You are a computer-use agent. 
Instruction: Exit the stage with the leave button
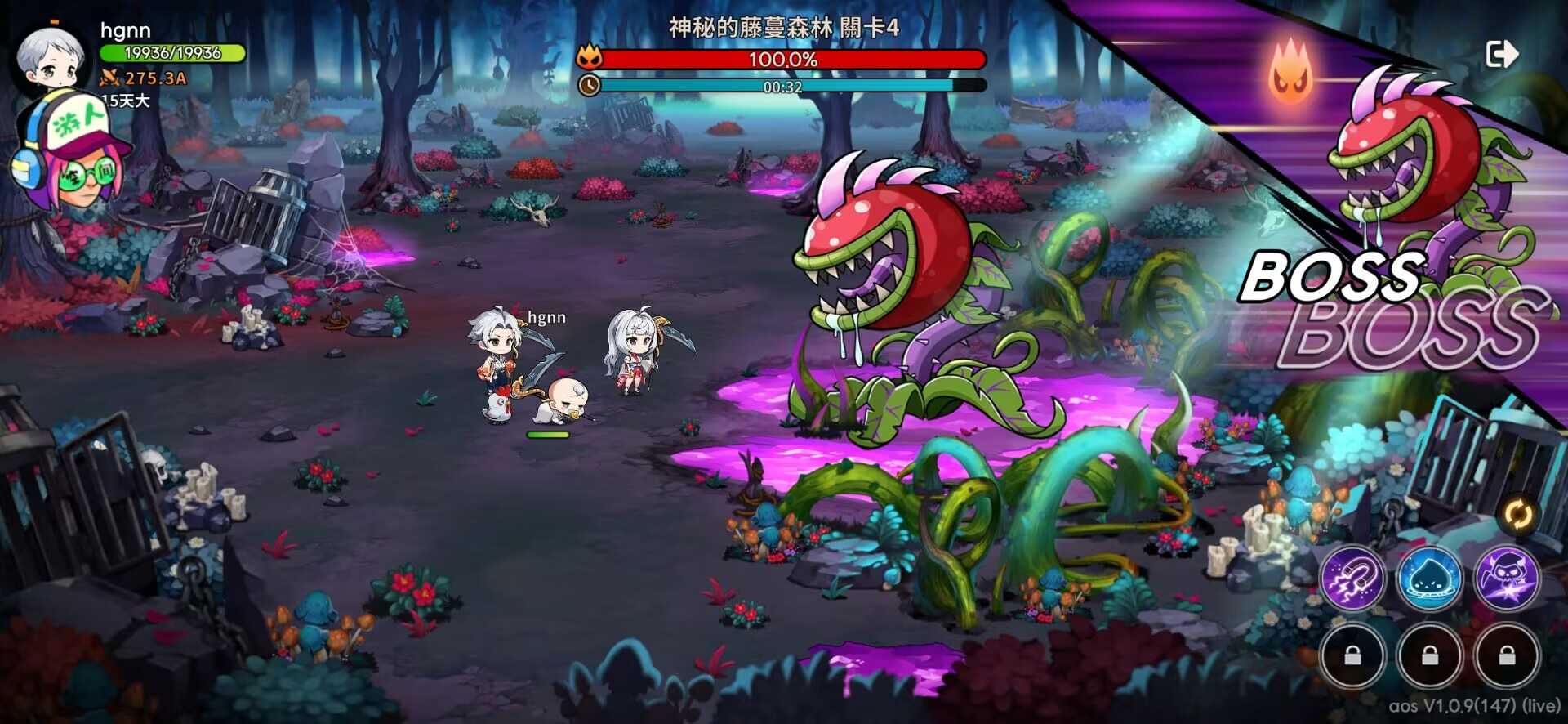pos(1501,55)
